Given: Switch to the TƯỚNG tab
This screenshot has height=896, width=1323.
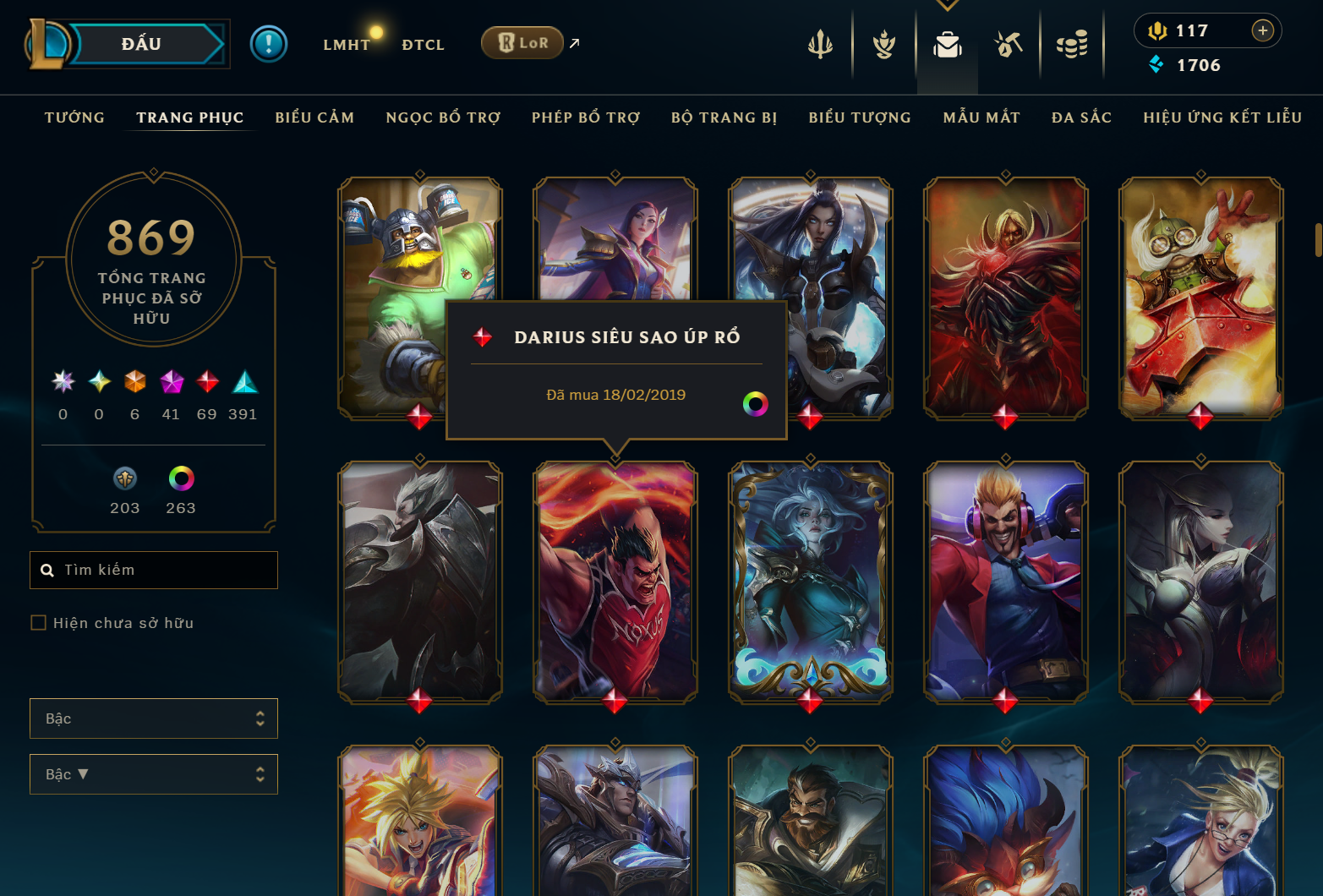Looking at the screenshot, I should pos(74,117).
